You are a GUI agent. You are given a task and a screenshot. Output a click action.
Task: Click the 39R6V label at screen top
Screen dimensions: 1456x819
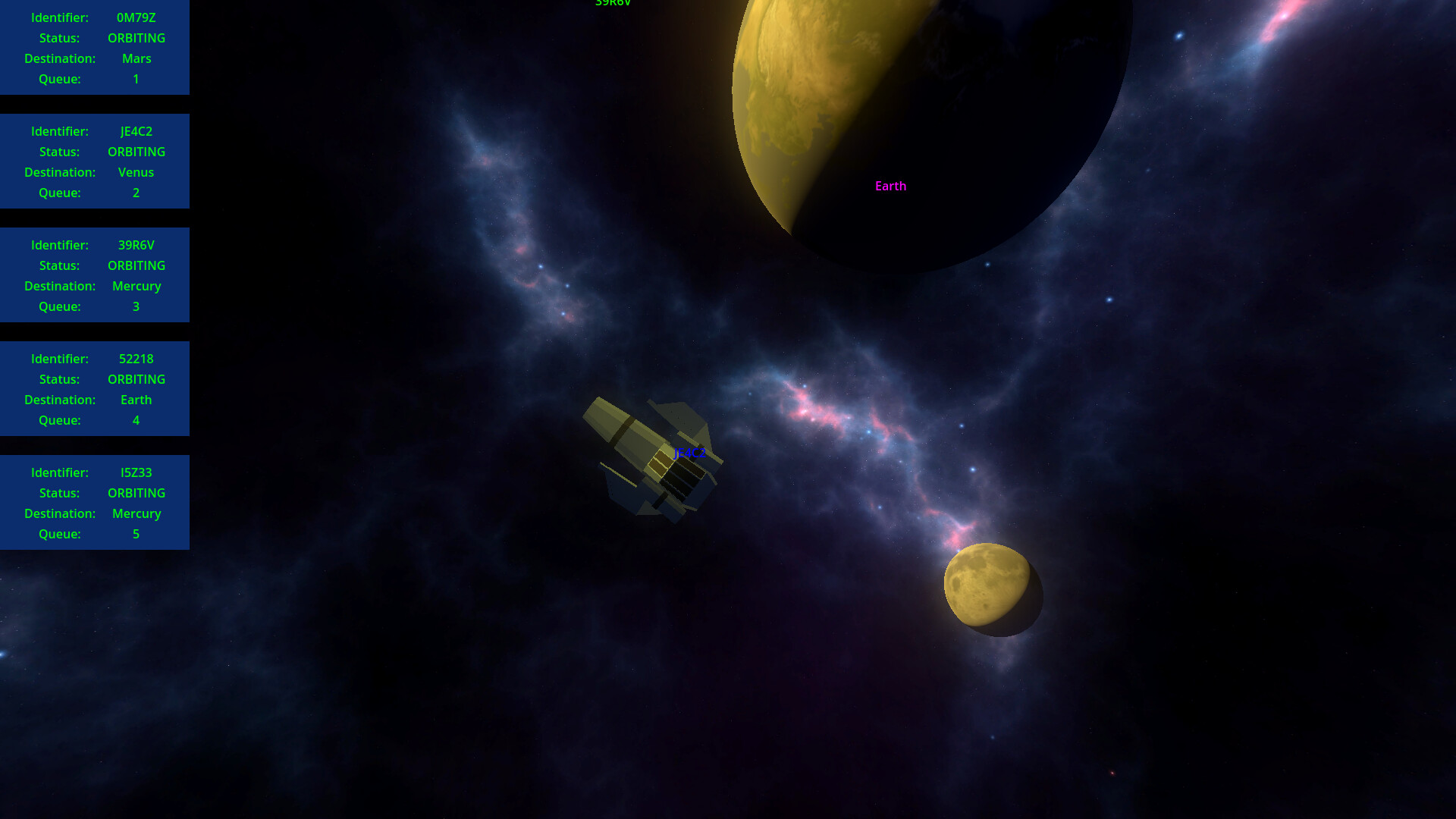pos(613,4)
